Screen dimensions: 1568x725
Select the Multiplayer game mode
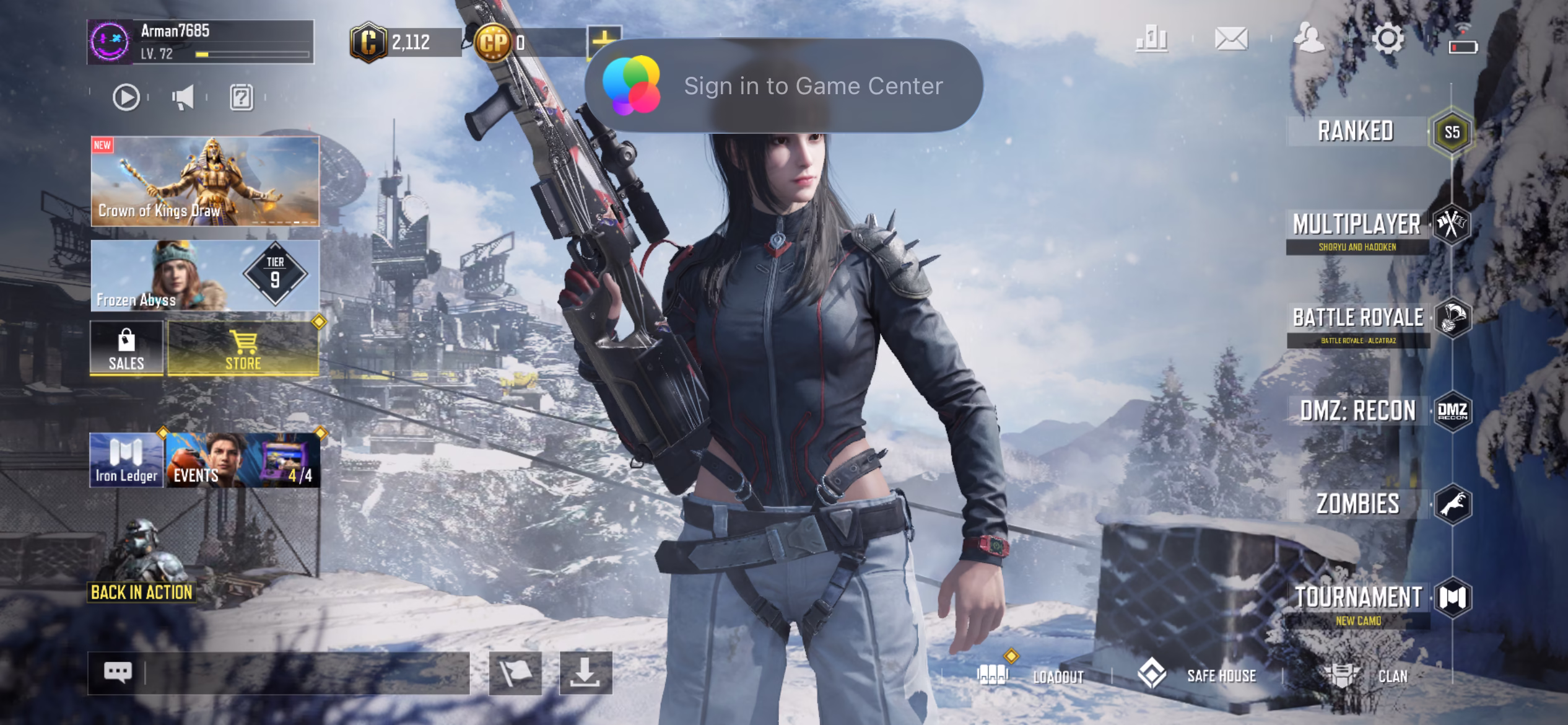(x=1356, y=225)
